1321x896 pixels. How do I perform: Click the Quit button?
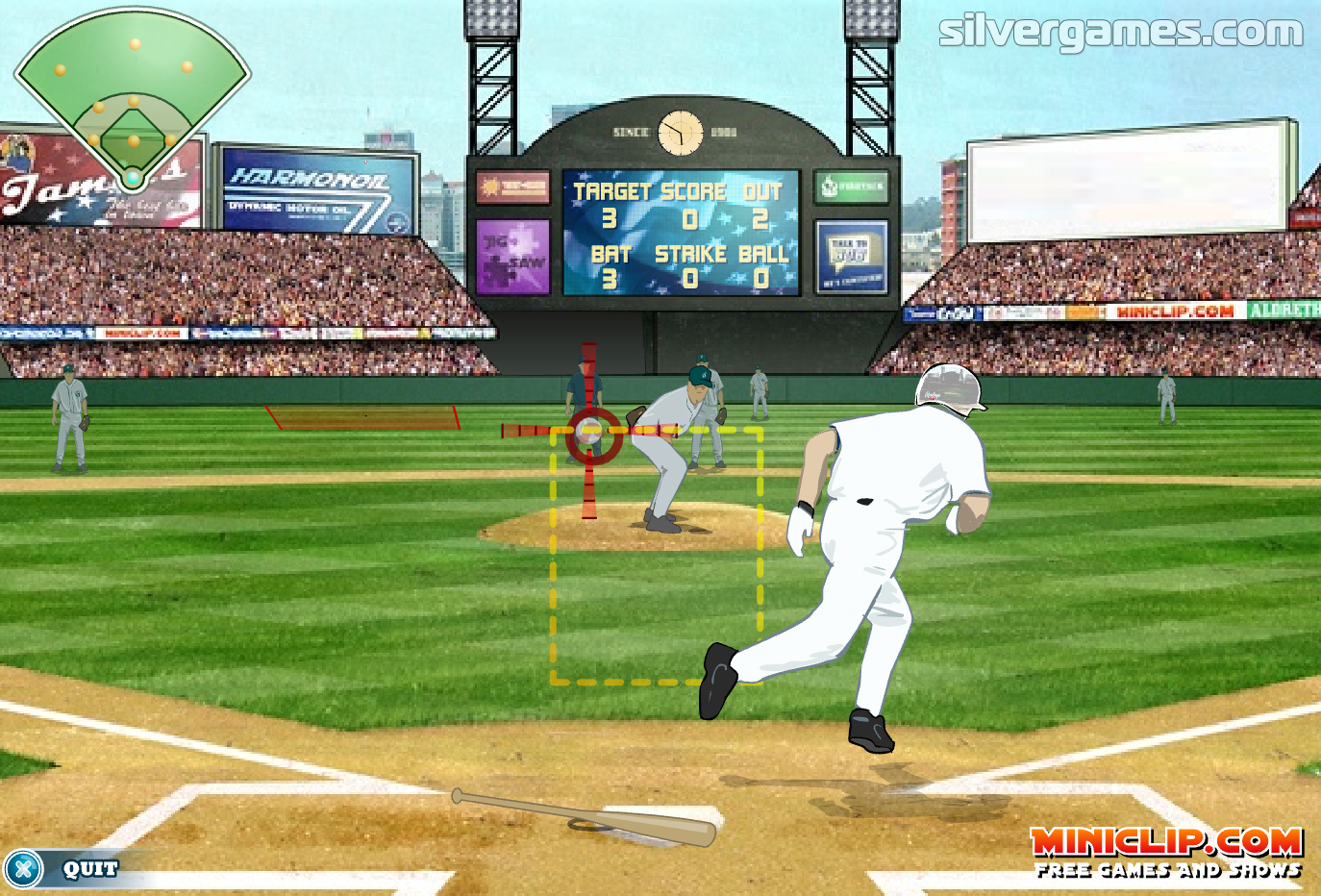[x=67, y=869]
